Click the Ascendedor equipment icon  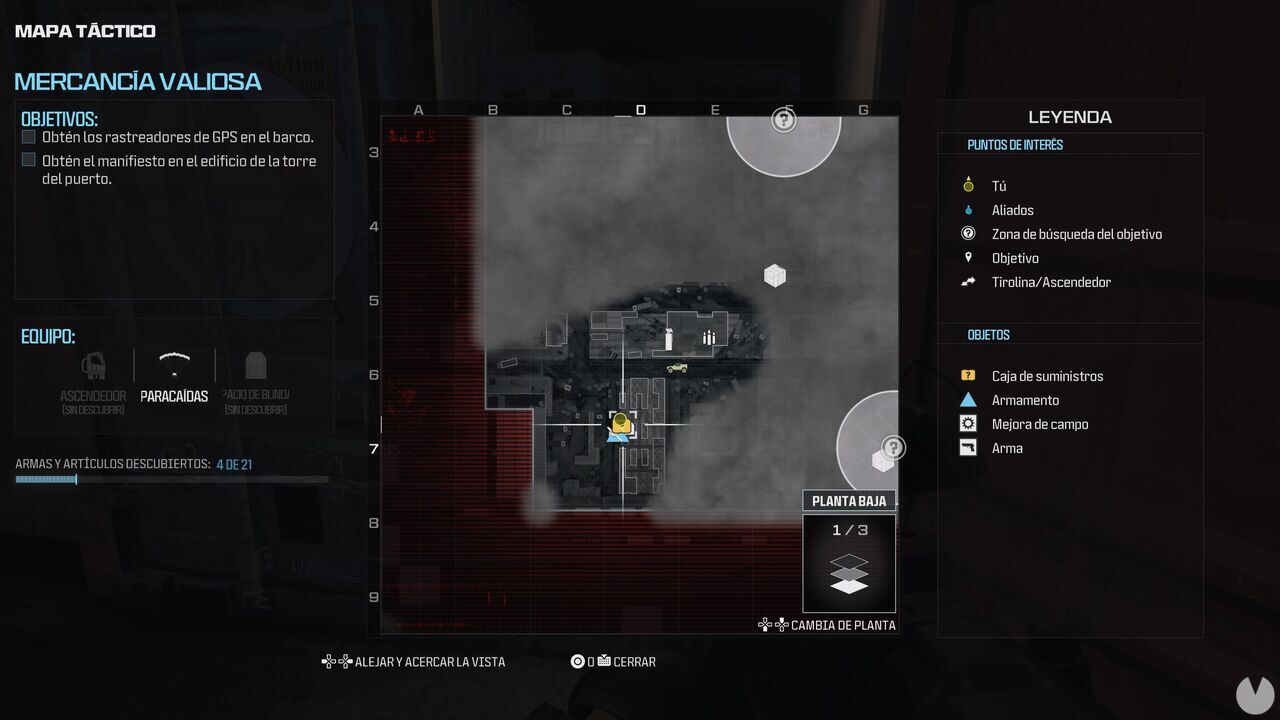(93, 366)
